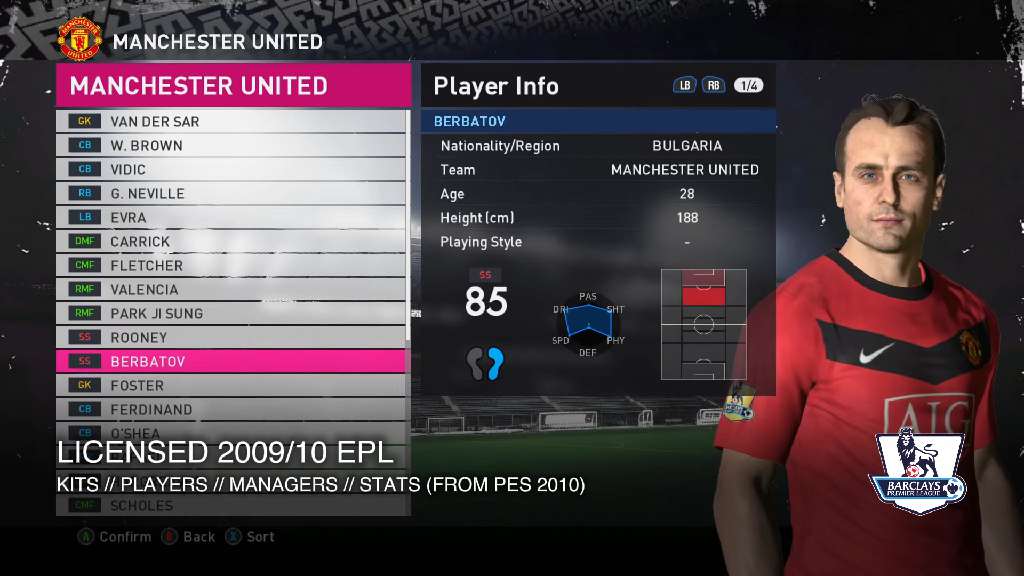The height and width of the screenshot is (576, 1024).
Task: Select the Vidic row
Action: [x=232, y=169]
